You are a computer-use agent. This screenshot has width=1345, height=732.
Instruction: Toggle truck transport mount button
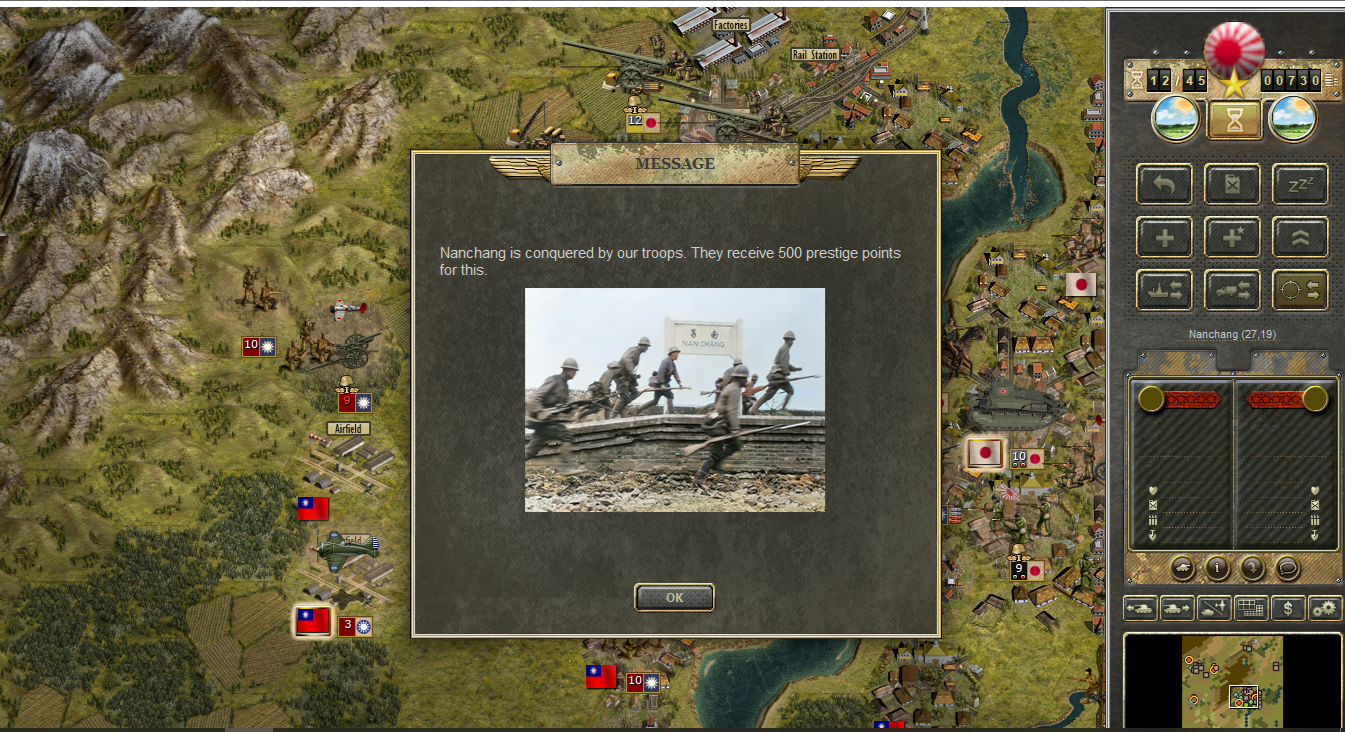tap(1232, 290)
